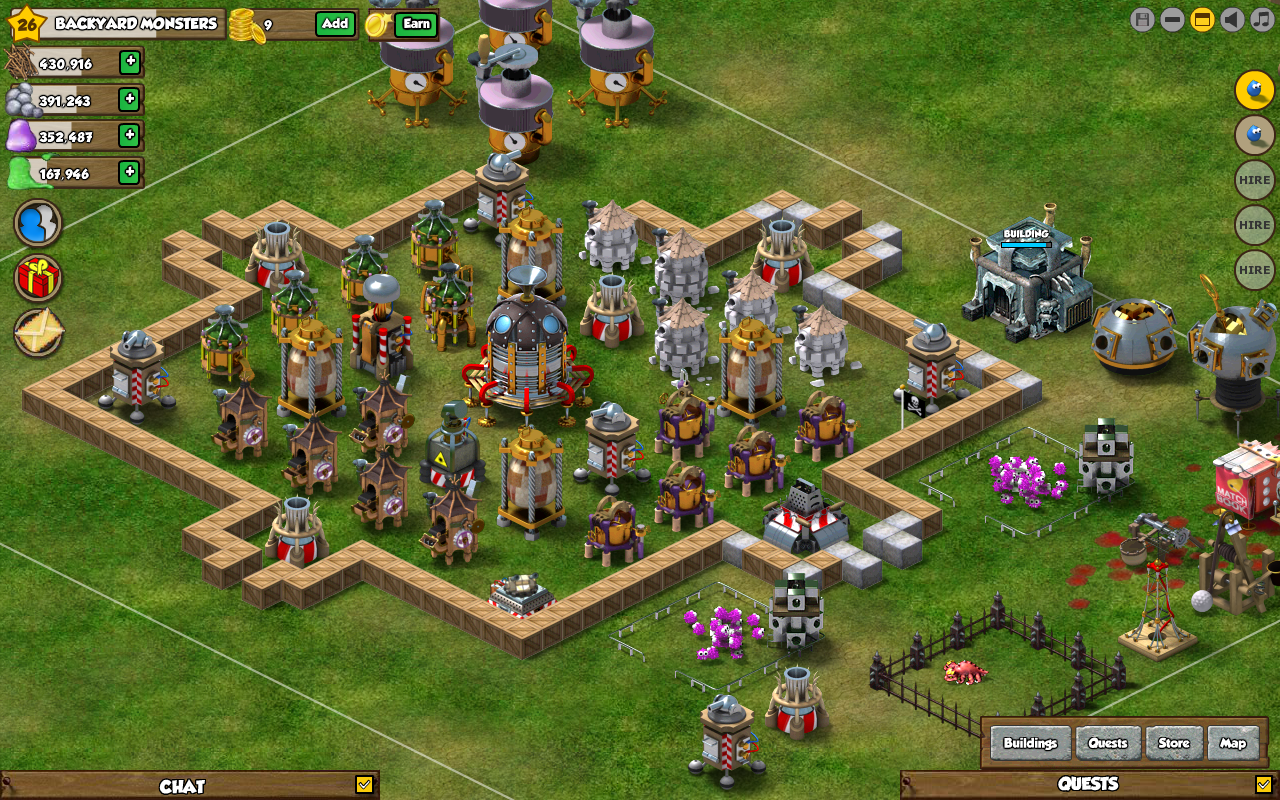Top up purple putty with the plus button
This screenshot has width=1280, height=800.
(129, 135)
